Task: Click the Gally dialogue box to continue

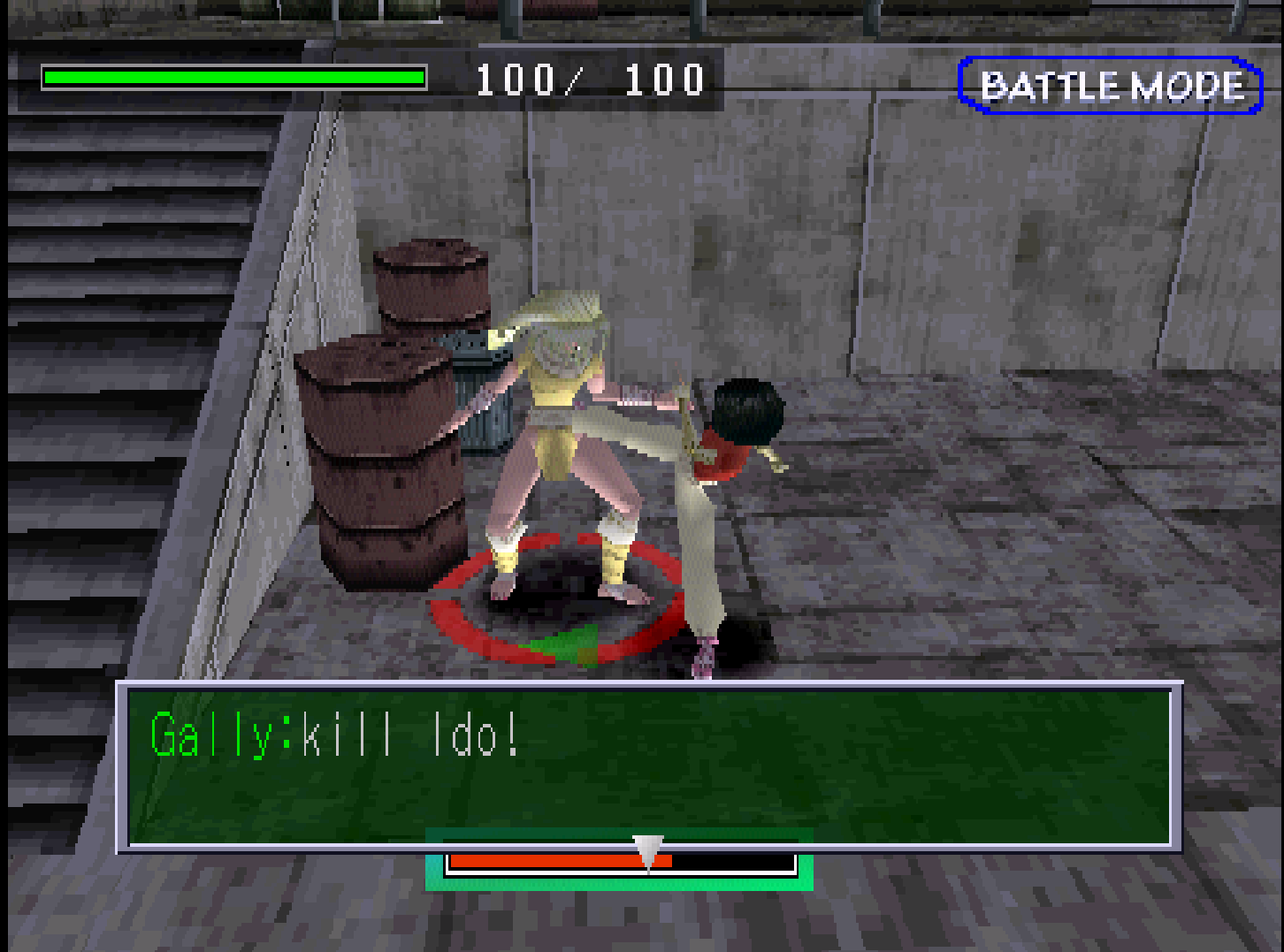Action: pos(649,765)
